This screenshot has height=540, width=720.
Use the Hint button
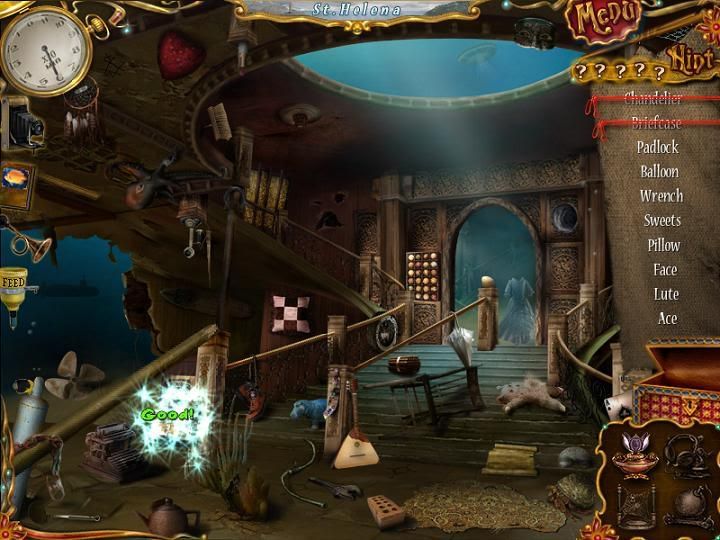pyautogui.click(x=689, y=62)
